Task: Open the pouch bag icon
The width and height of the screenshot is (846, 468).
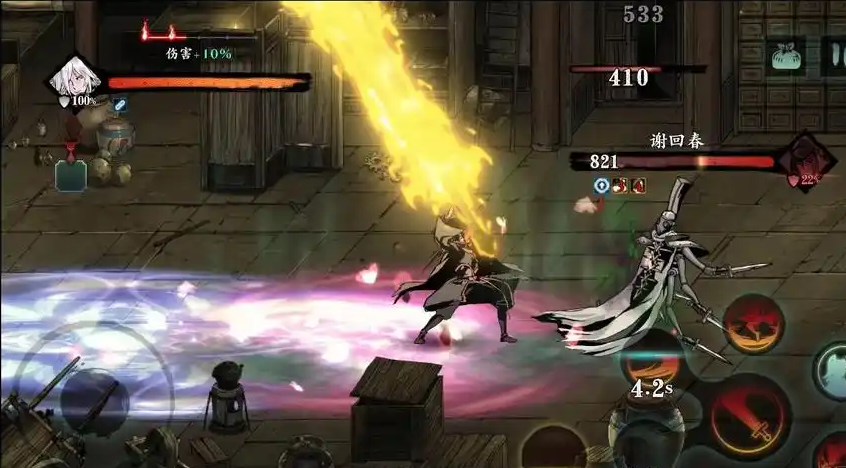Action: pyautogui.click(x=786, y=55)
